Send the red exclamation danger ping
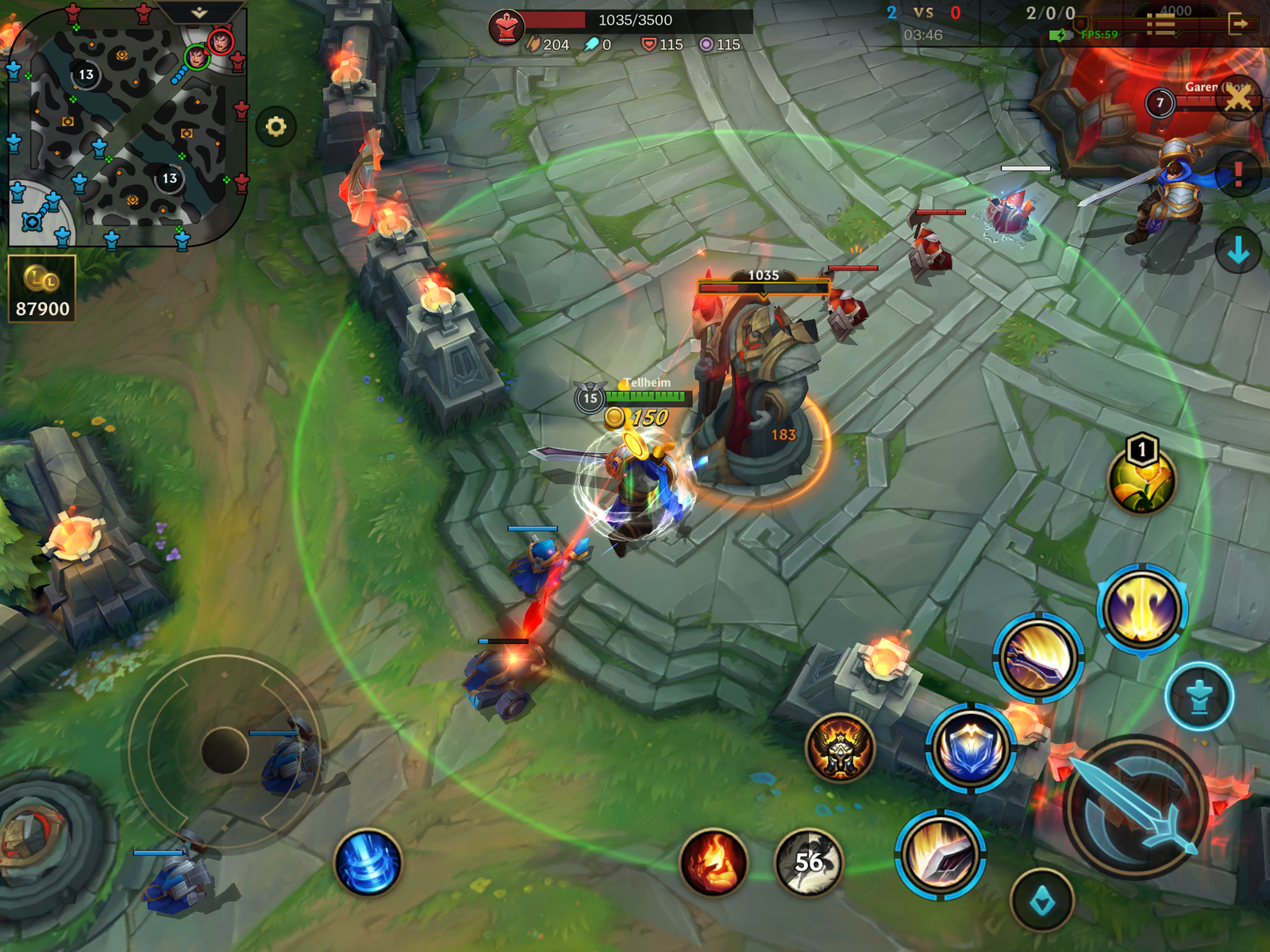The image size is (1270, 952). (1237, 174)
